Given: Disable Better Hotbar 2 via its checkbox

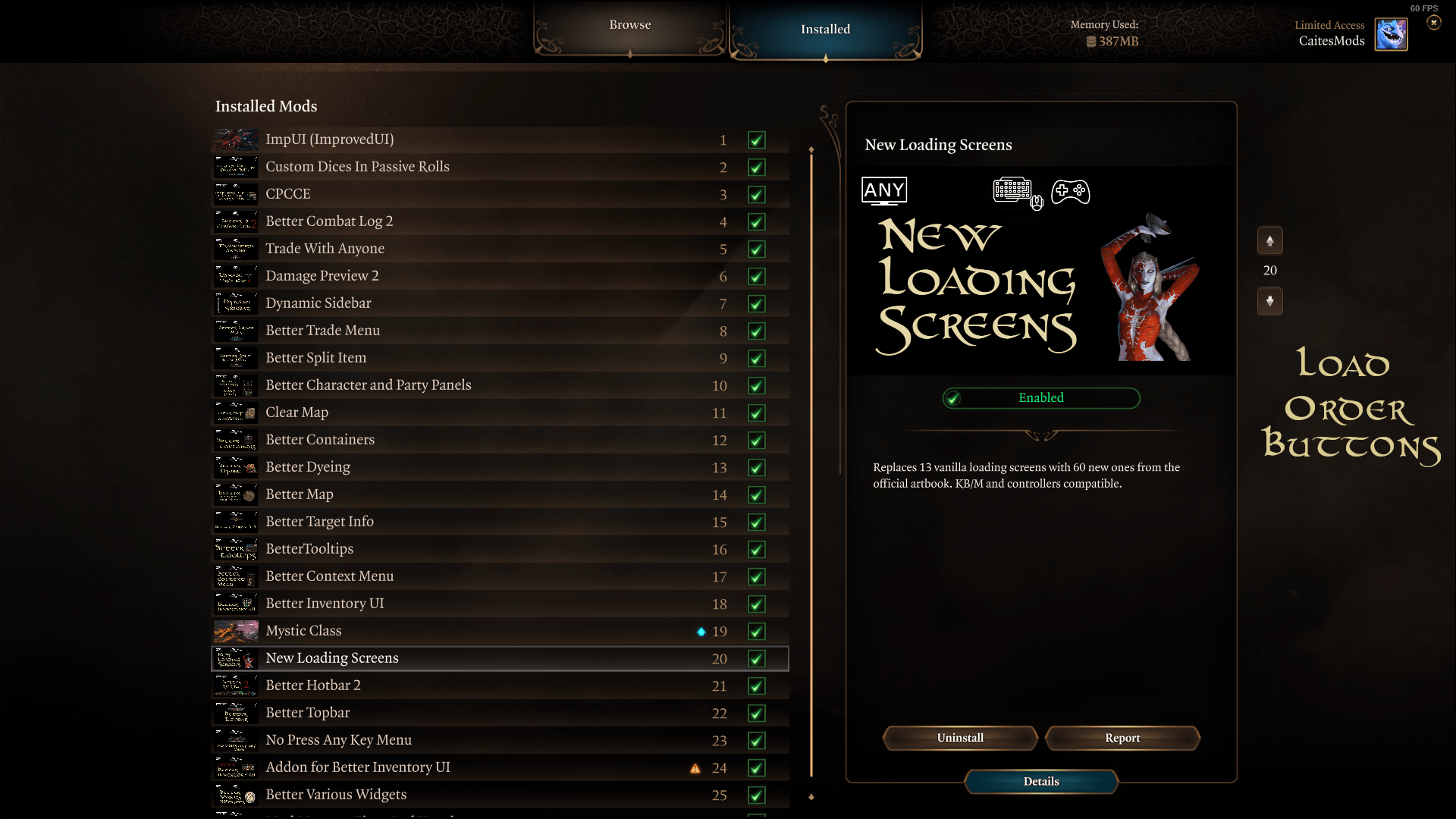Looking at the screenshot, I should click(x=757, y=686).
